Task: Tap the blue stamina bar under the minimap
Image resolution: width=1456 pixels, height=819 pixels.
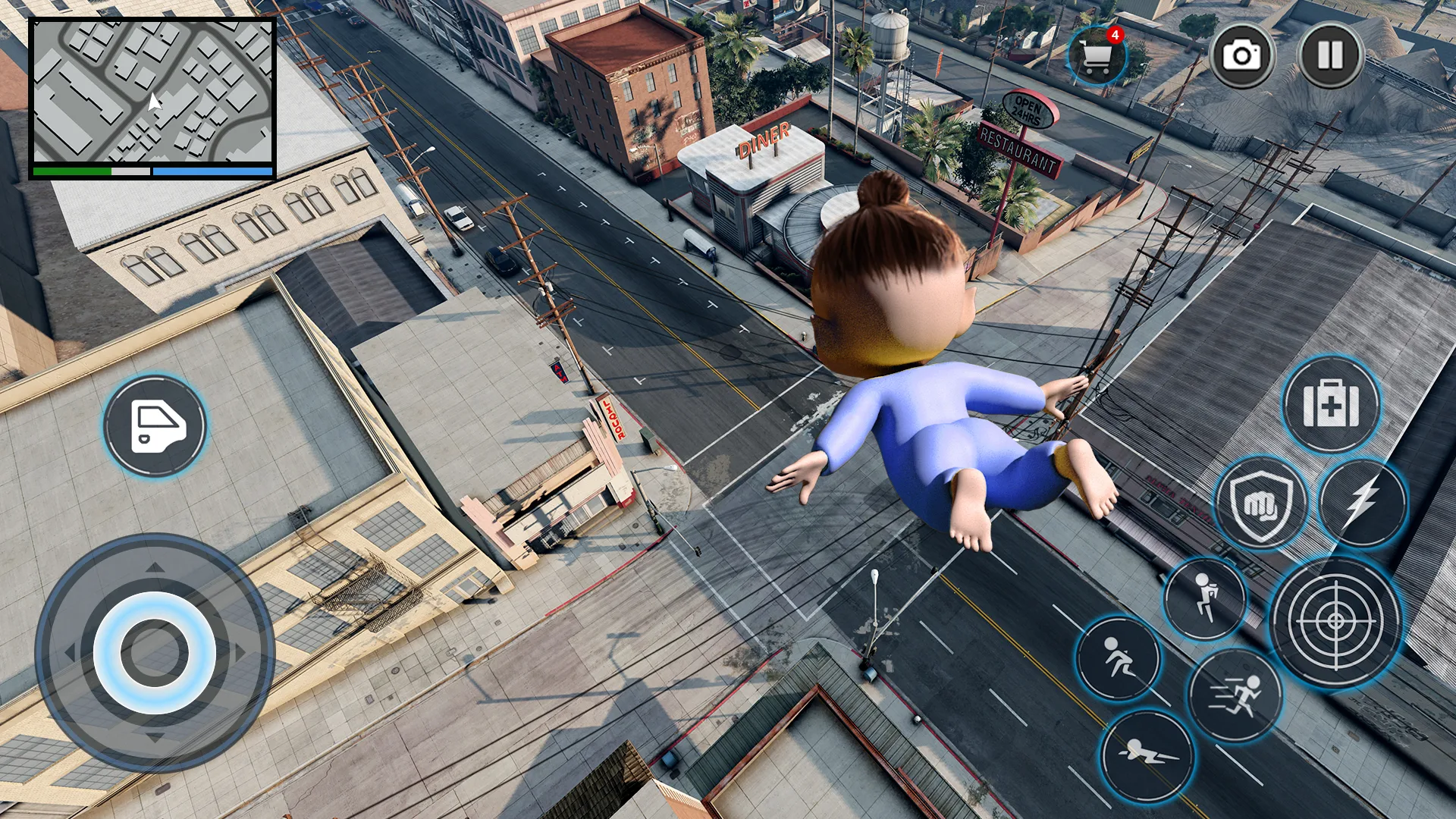Action: (x=212, y=171)
